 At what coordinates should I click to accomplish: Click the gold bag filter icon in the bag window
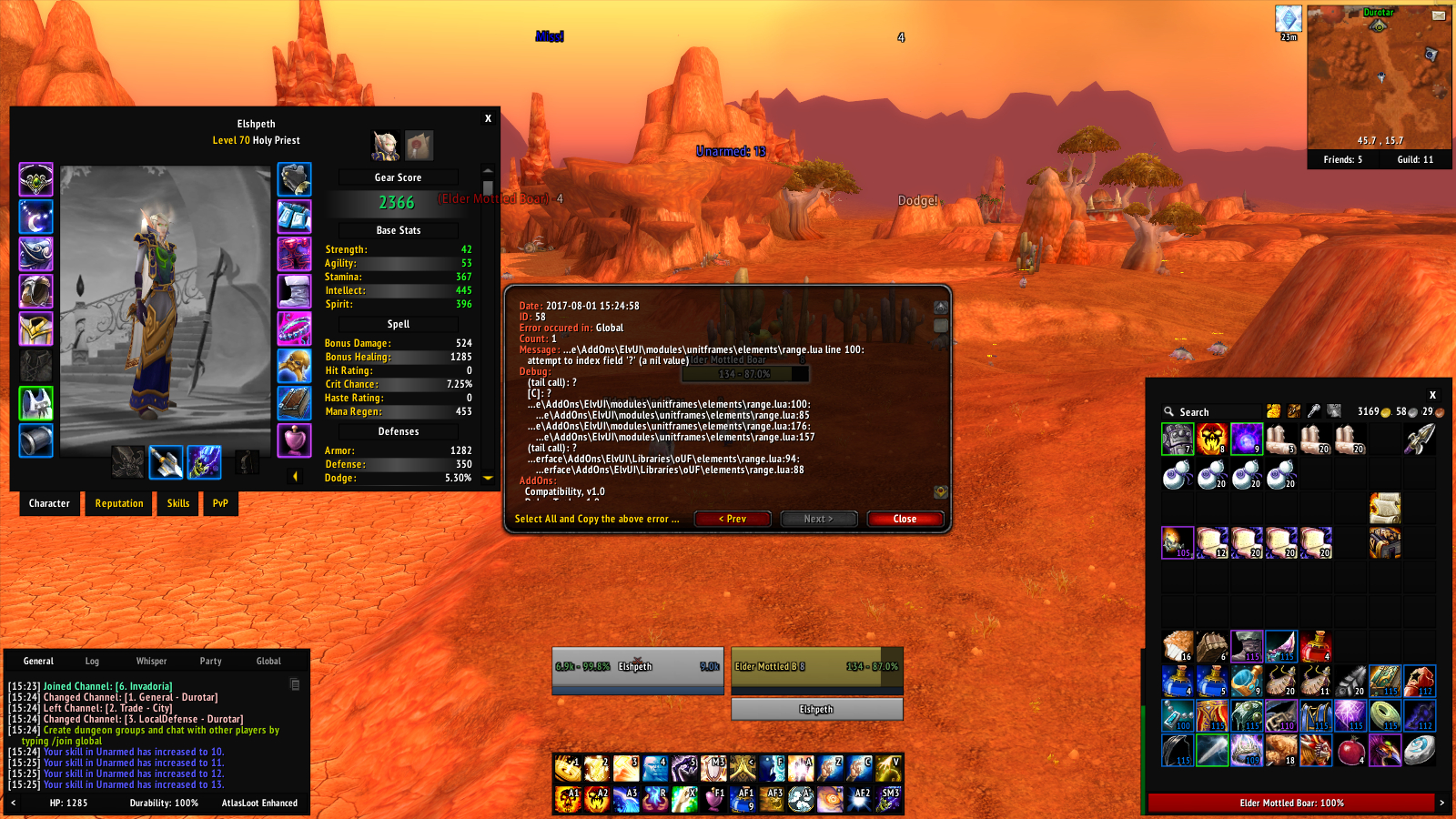1273,411
